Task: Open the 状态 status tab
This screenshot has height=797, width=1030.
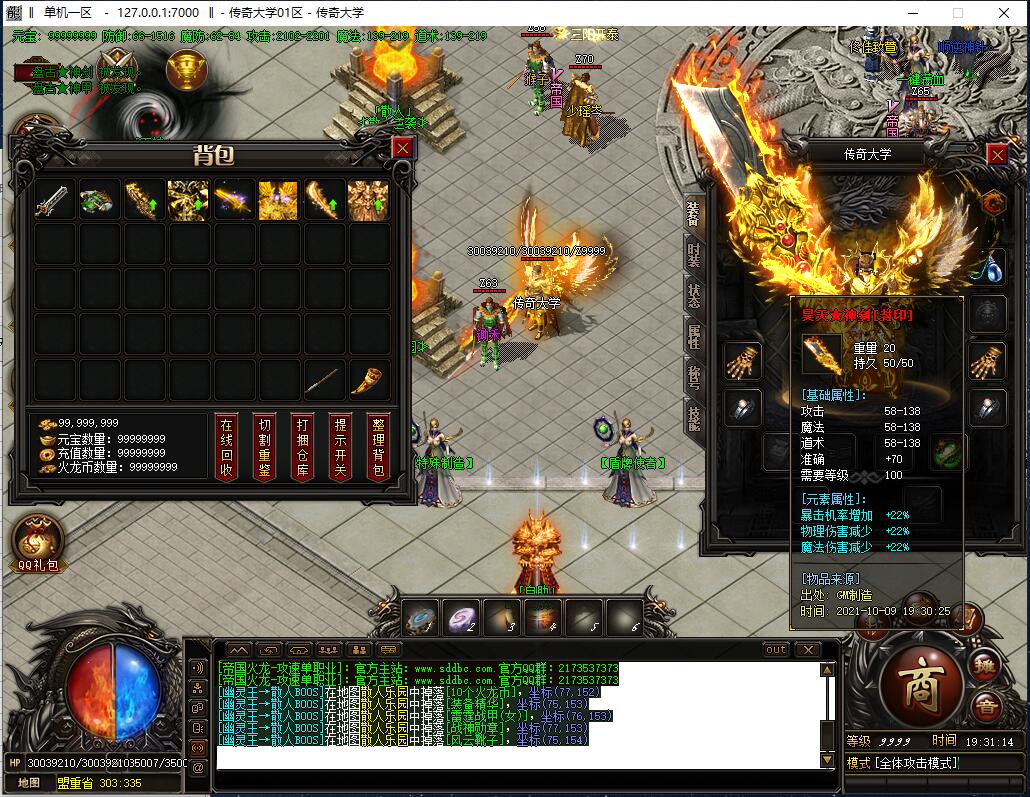Action: (694, 296)
